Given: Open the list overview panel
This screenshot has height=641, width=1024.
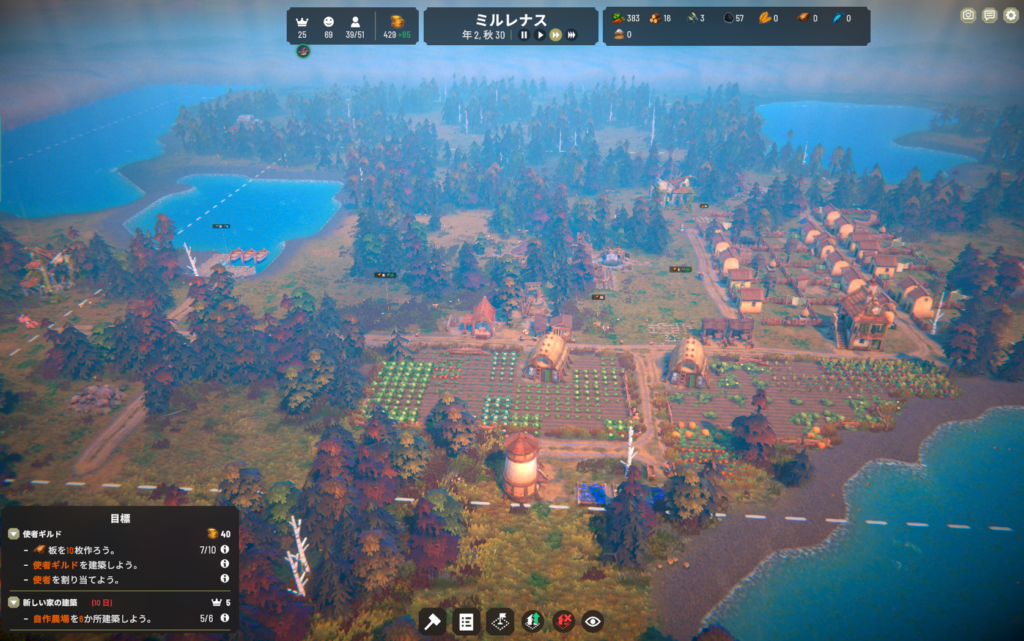Looking at the screenshot, I should [x=465, y=622].
